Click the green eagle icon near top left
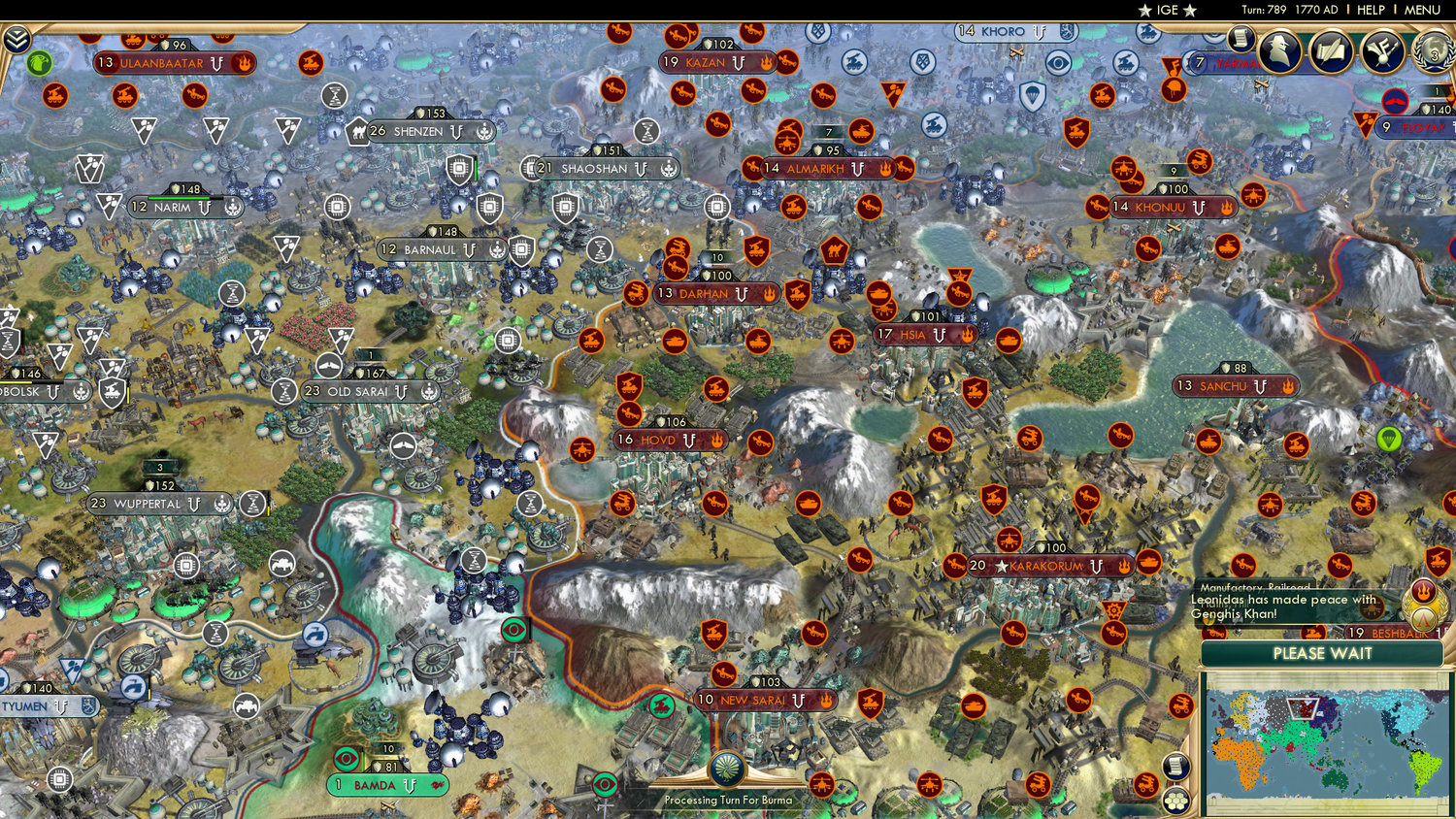This screenshot has width=1456, height=819. 39,60
